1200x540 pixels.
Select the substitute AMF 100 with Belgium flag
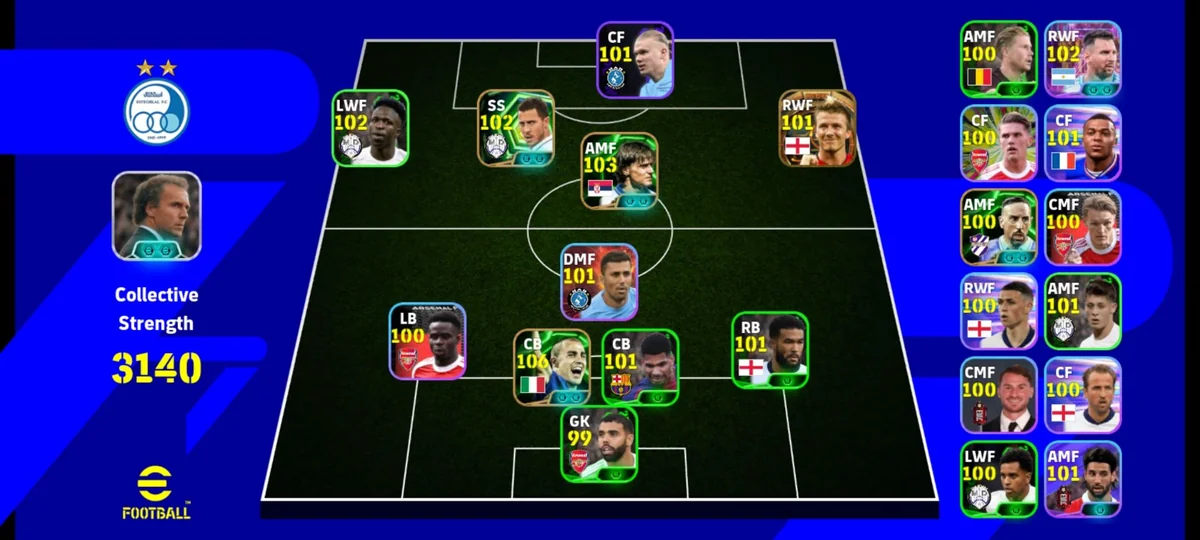coord(999,59)
